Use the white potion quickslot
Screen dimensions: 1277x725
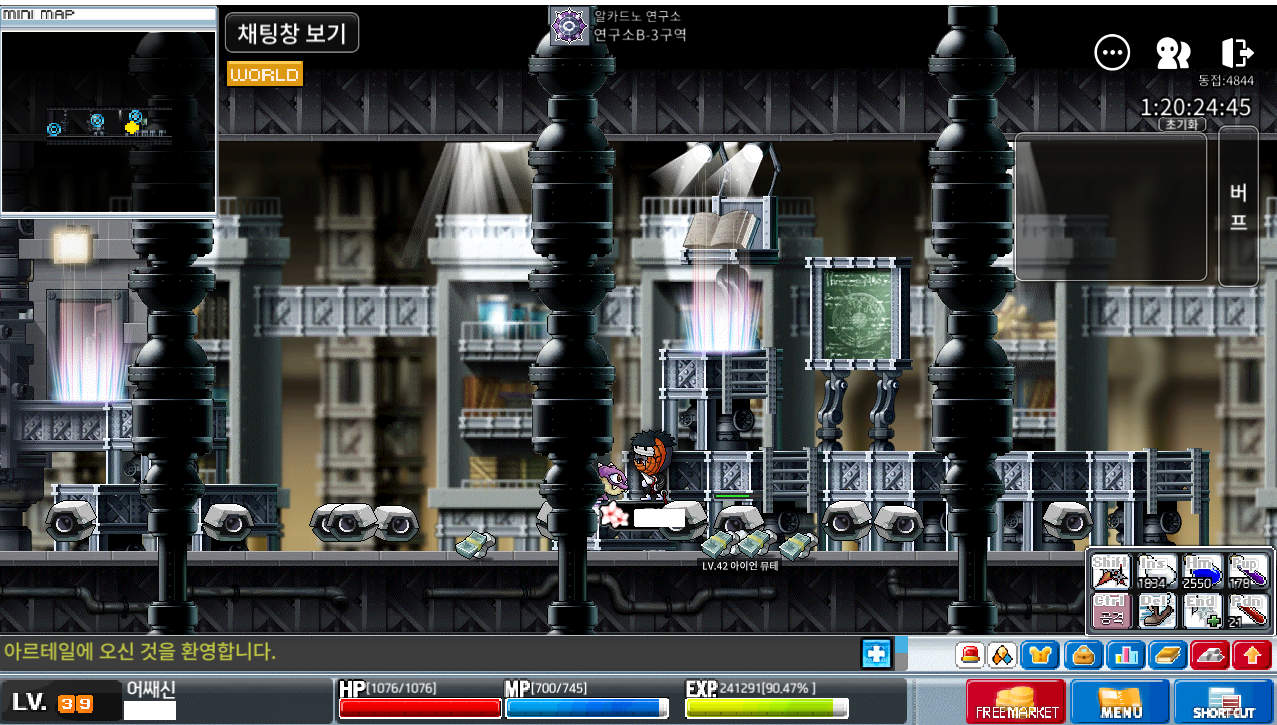pyautogui.click(x=1157, y=572)
